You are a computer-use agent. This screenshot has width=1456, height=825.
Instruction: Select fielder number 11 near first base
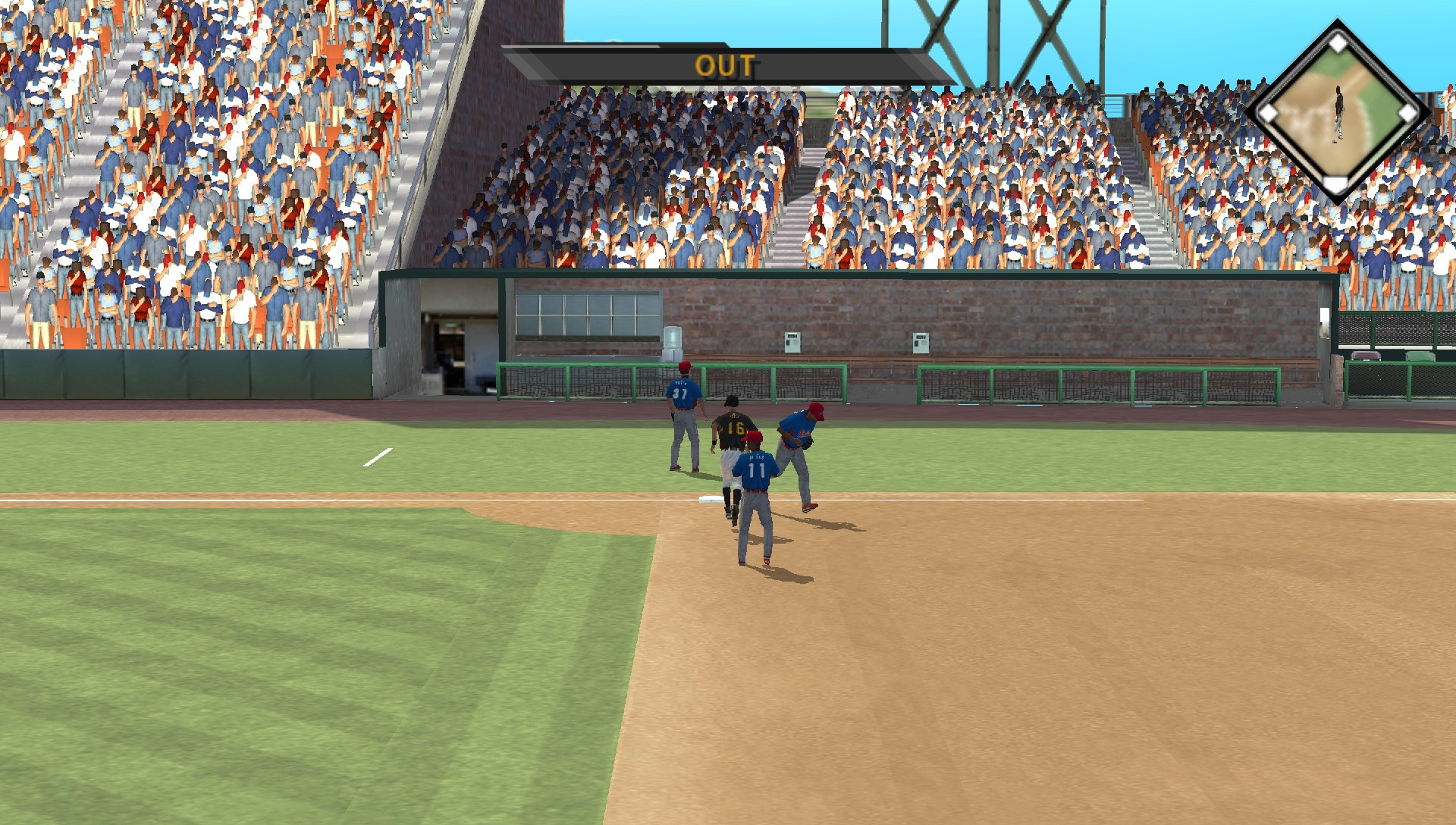coord(755,466)
